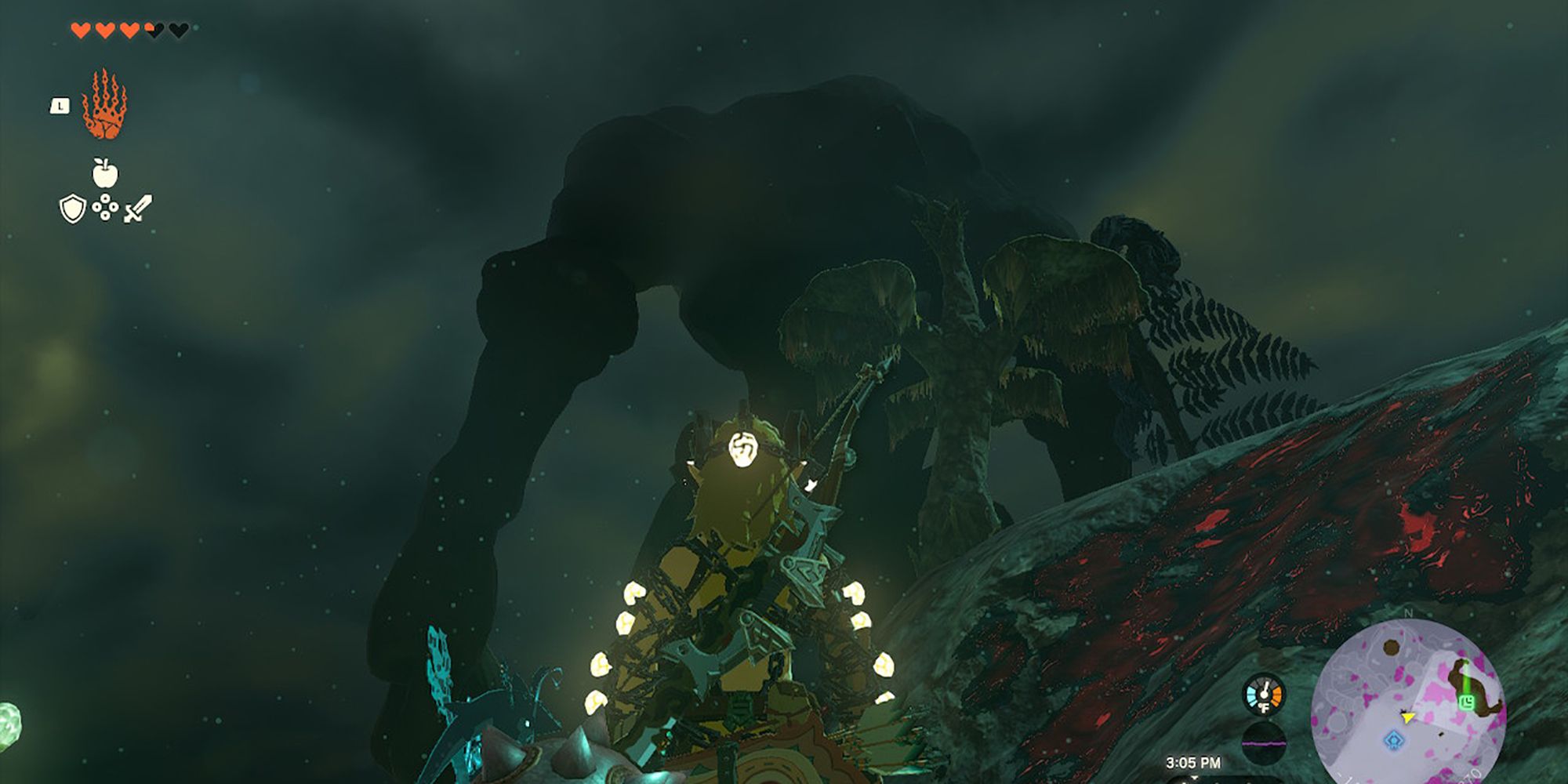Click the first red heart container
The width and height of the screenshot is (1568, 784).
click(81, 30)
